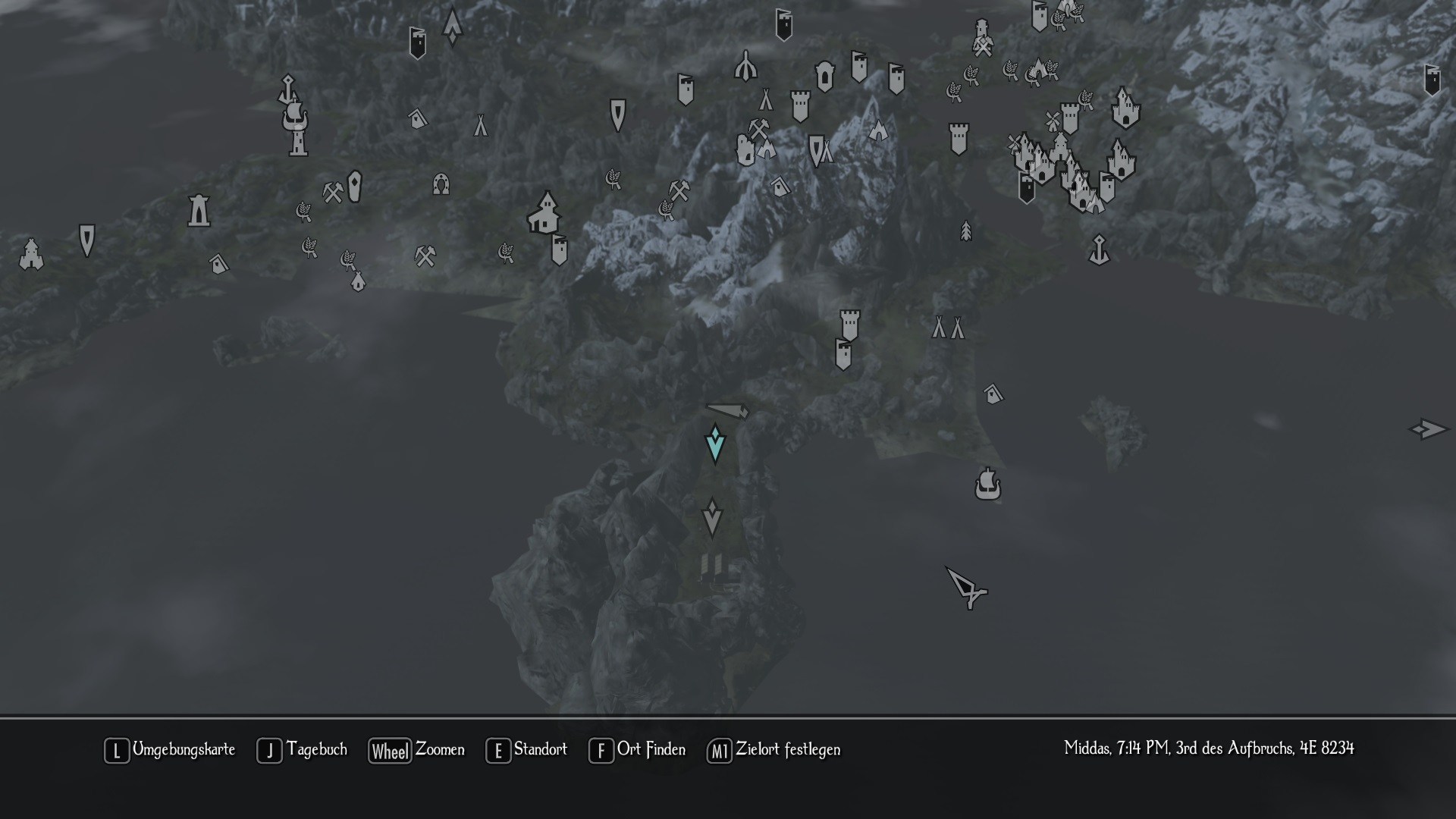This screenshot has height=819, width=1456.
Task: Select the offscreen marker arrow at right edge
Action: pos(1427,429)
